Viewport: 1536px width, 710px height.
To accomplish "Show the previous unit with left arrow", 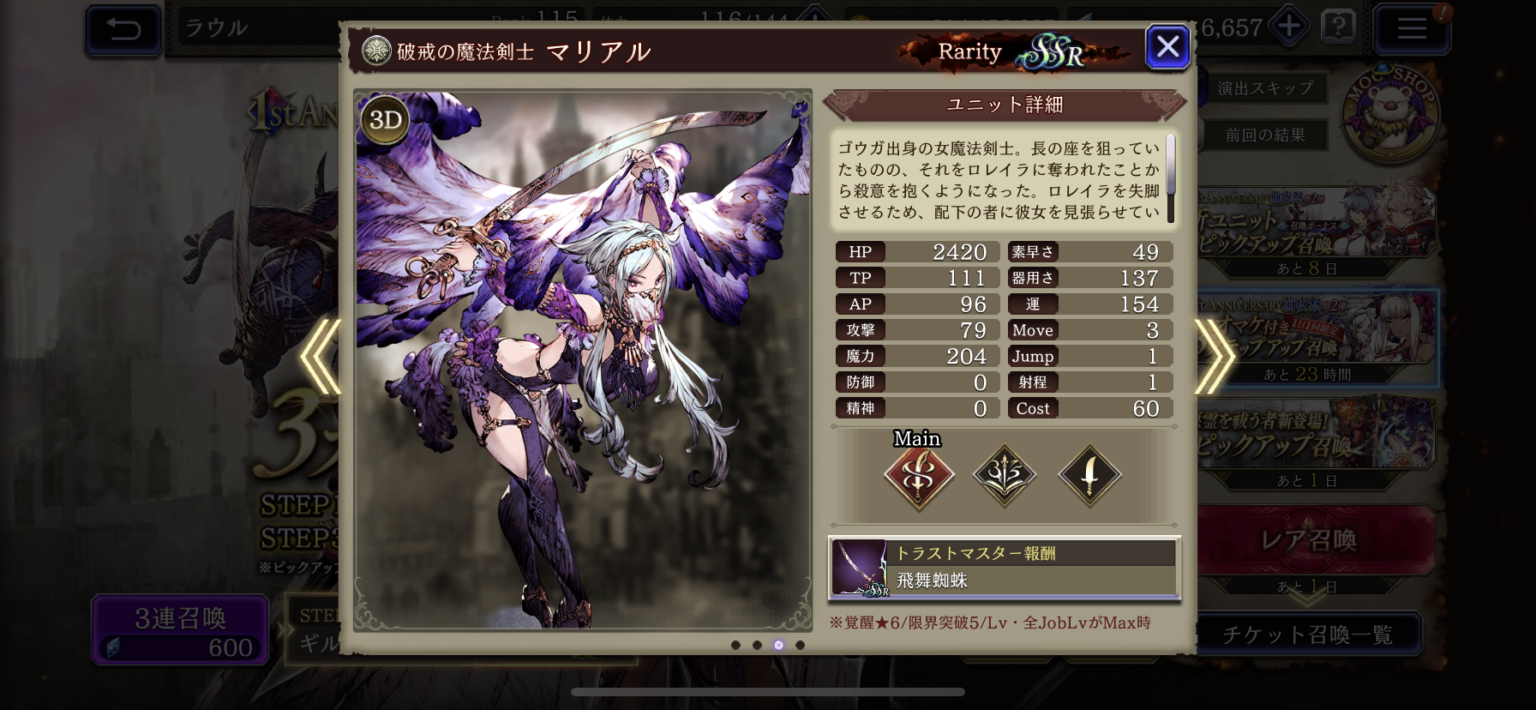I will (321, 357).
